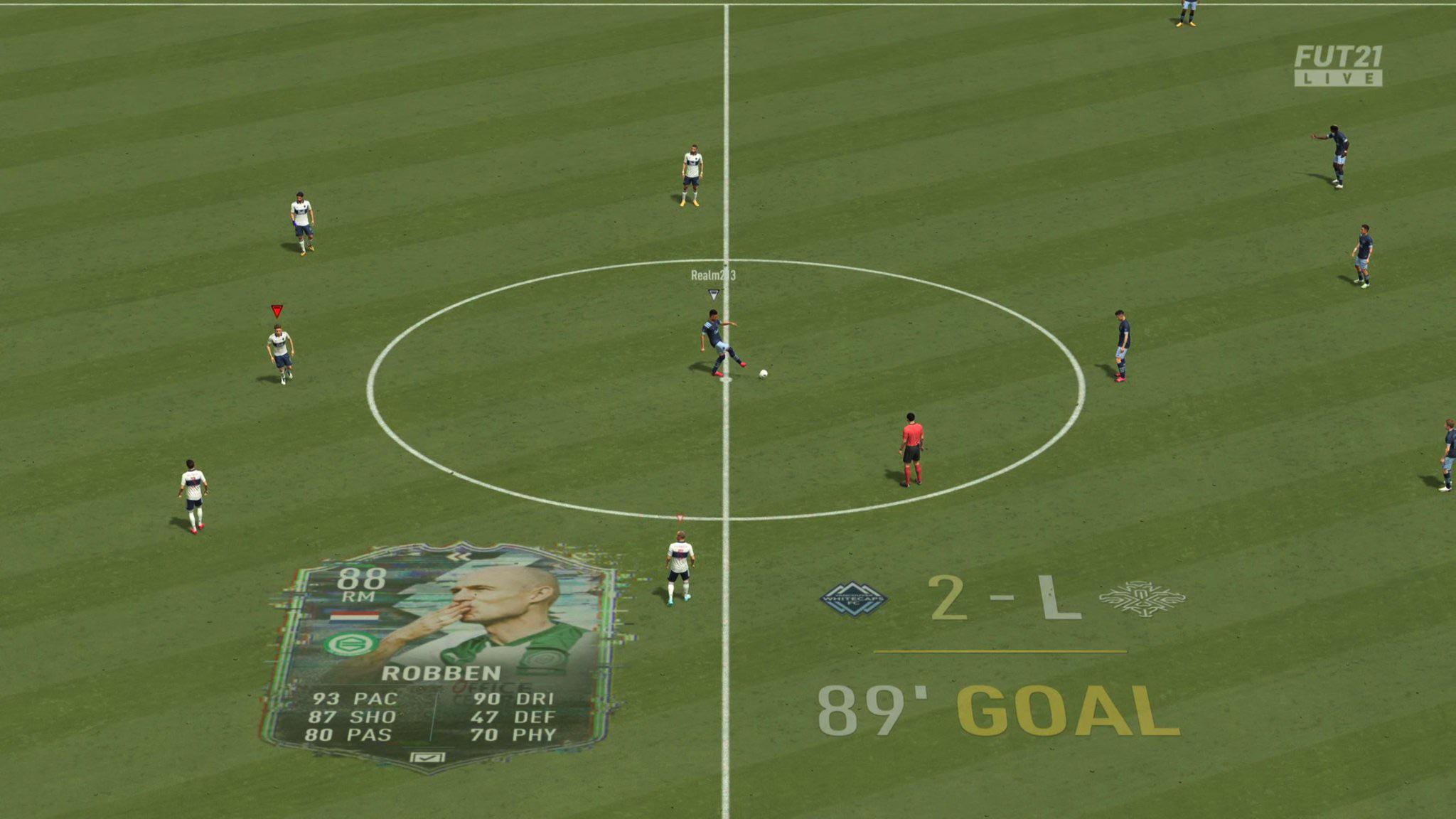
Task: Toggle the pink marker near bottom player
Action: [680, 517]
